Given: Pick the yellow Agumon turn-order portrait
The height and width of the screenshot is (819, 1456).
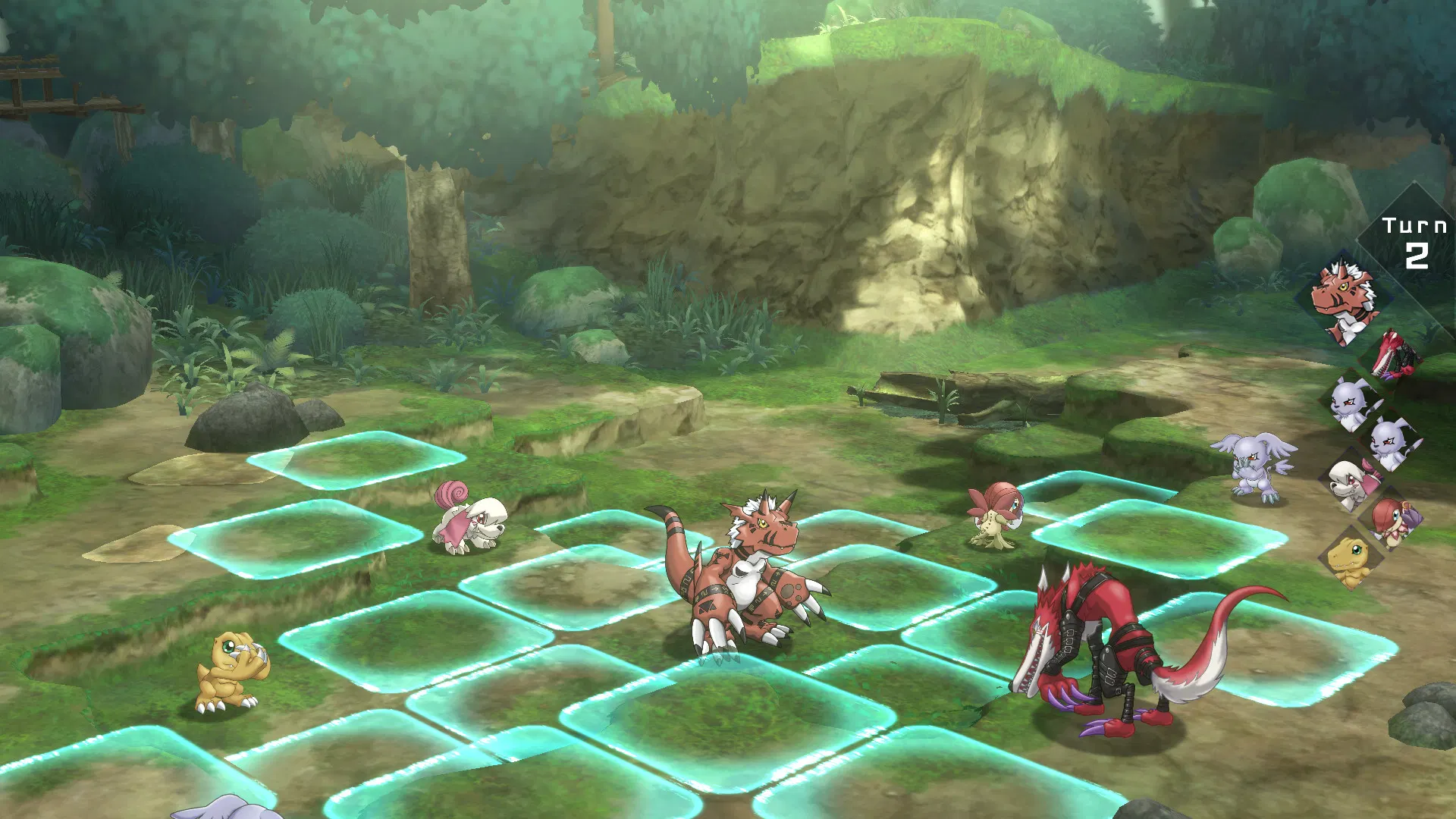Looking at the screenshot, I should (x=1351, y=560).
